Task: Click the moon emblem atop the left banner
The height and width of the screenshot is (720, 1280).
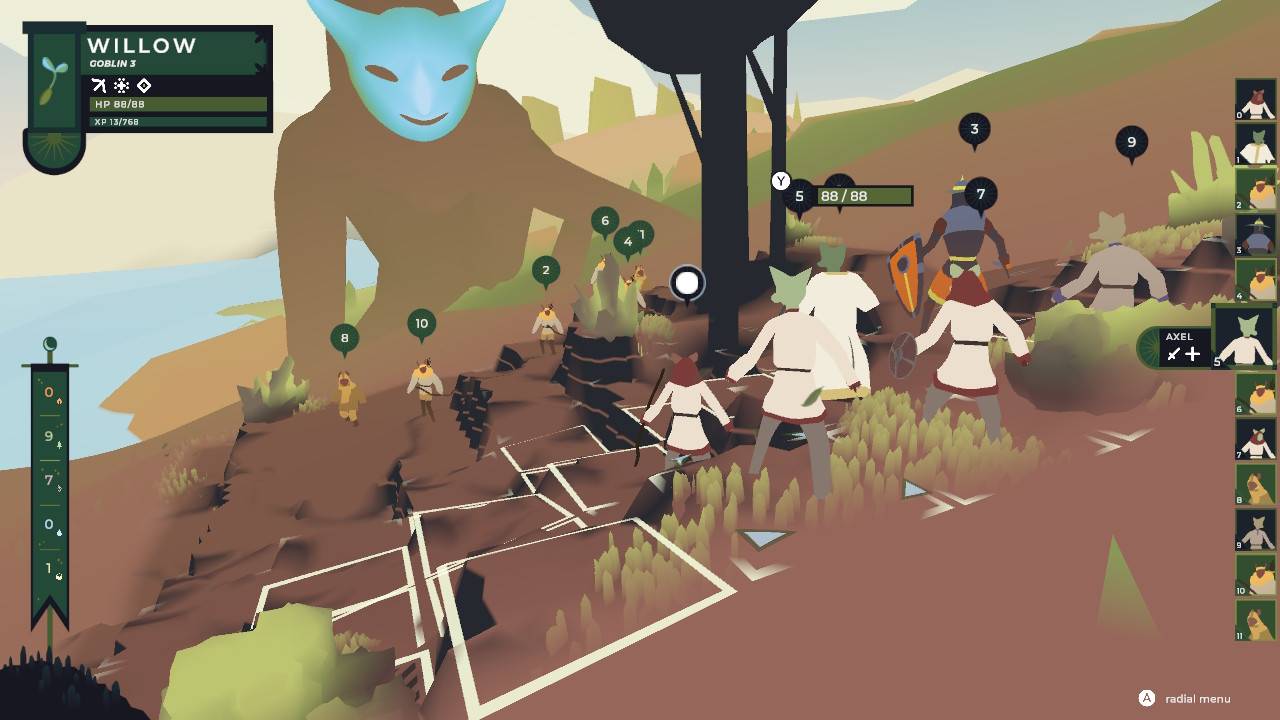Action: click(x=49, y=344)
